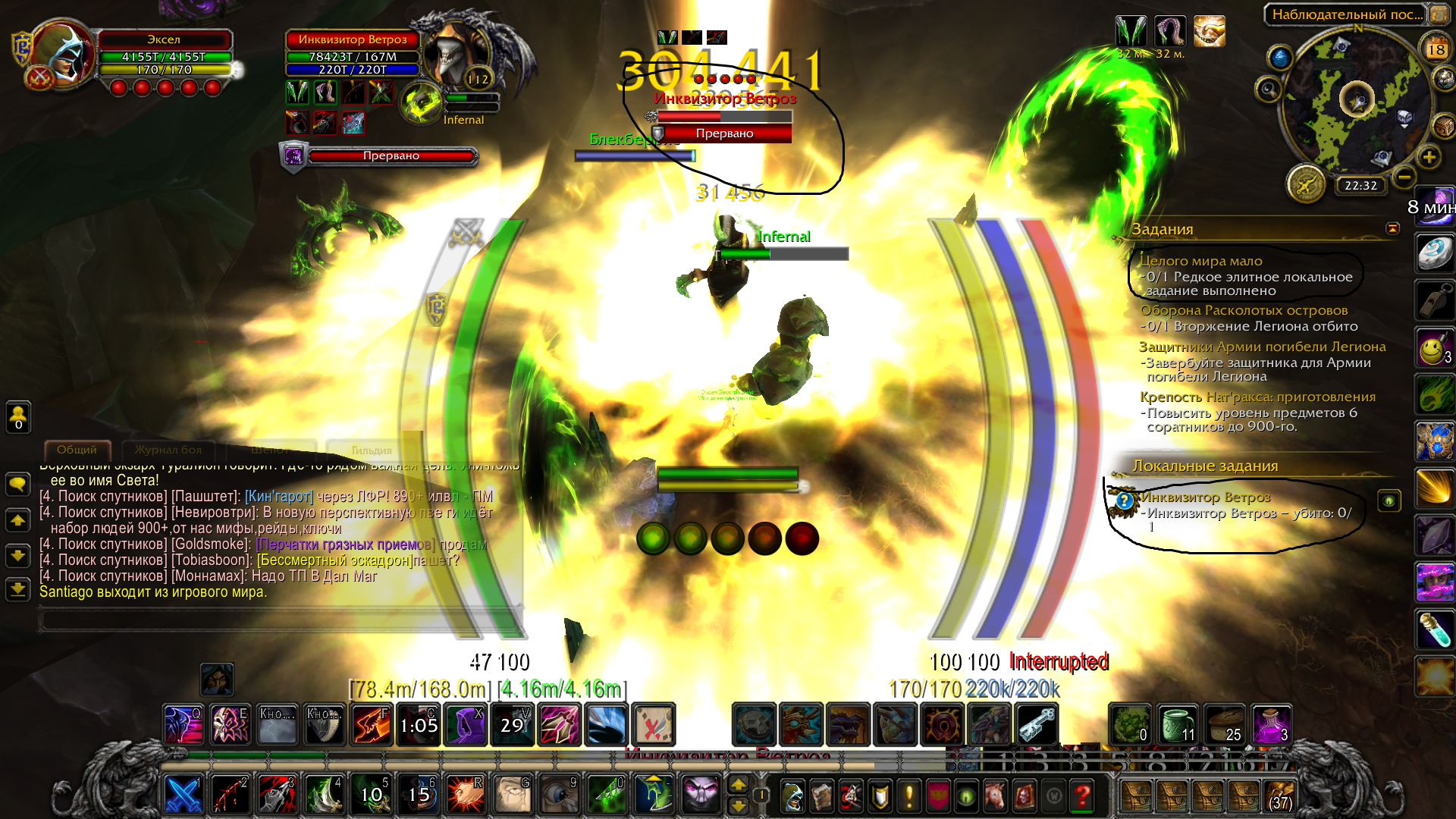1456x819 pixels.
Task: Use the silver skeleton key item
Action: point(1036,724)
